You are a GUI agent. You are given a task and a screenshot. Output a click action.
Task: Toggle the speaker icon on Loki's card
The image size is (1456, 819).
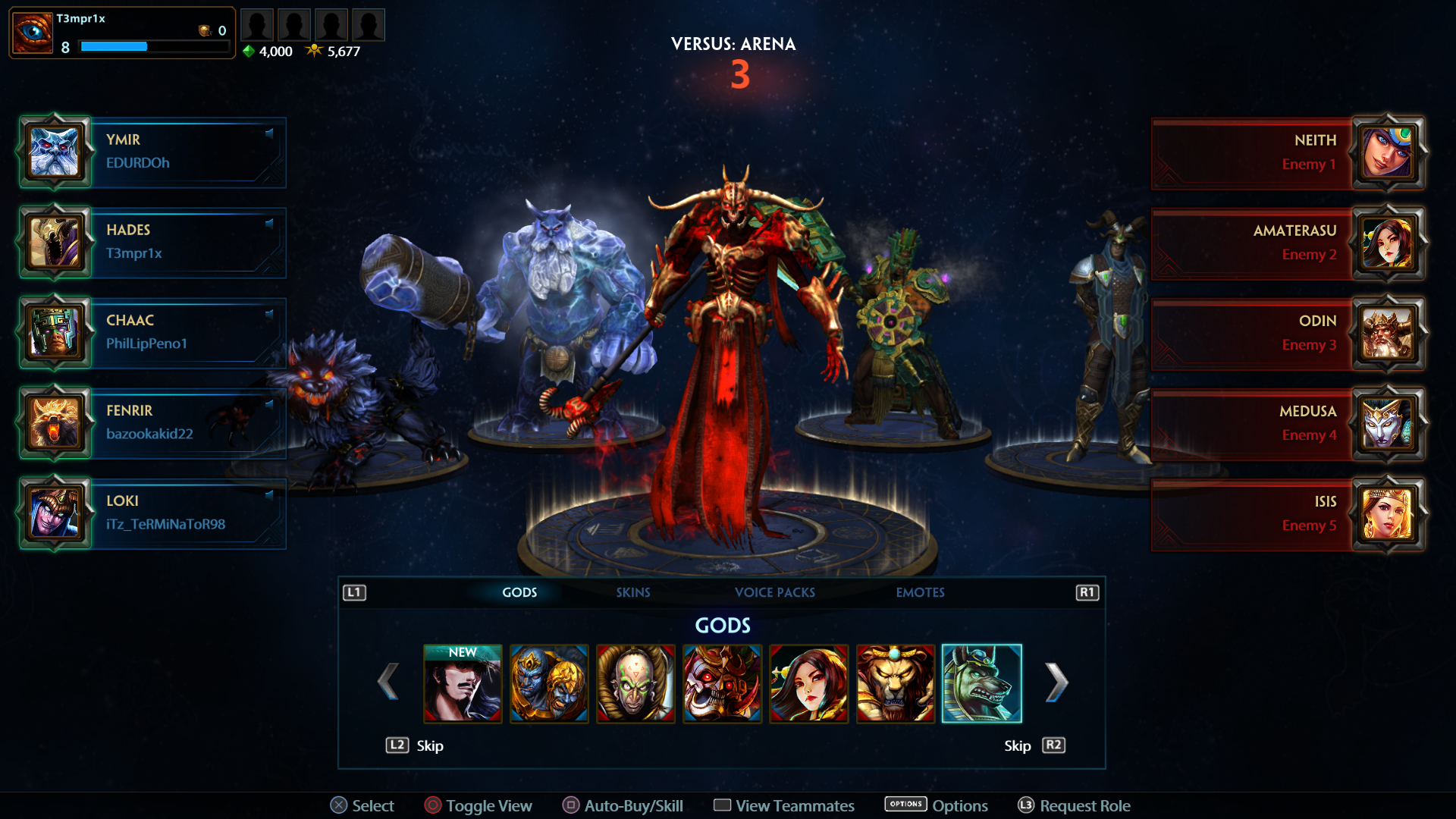[x=269, y=495]
